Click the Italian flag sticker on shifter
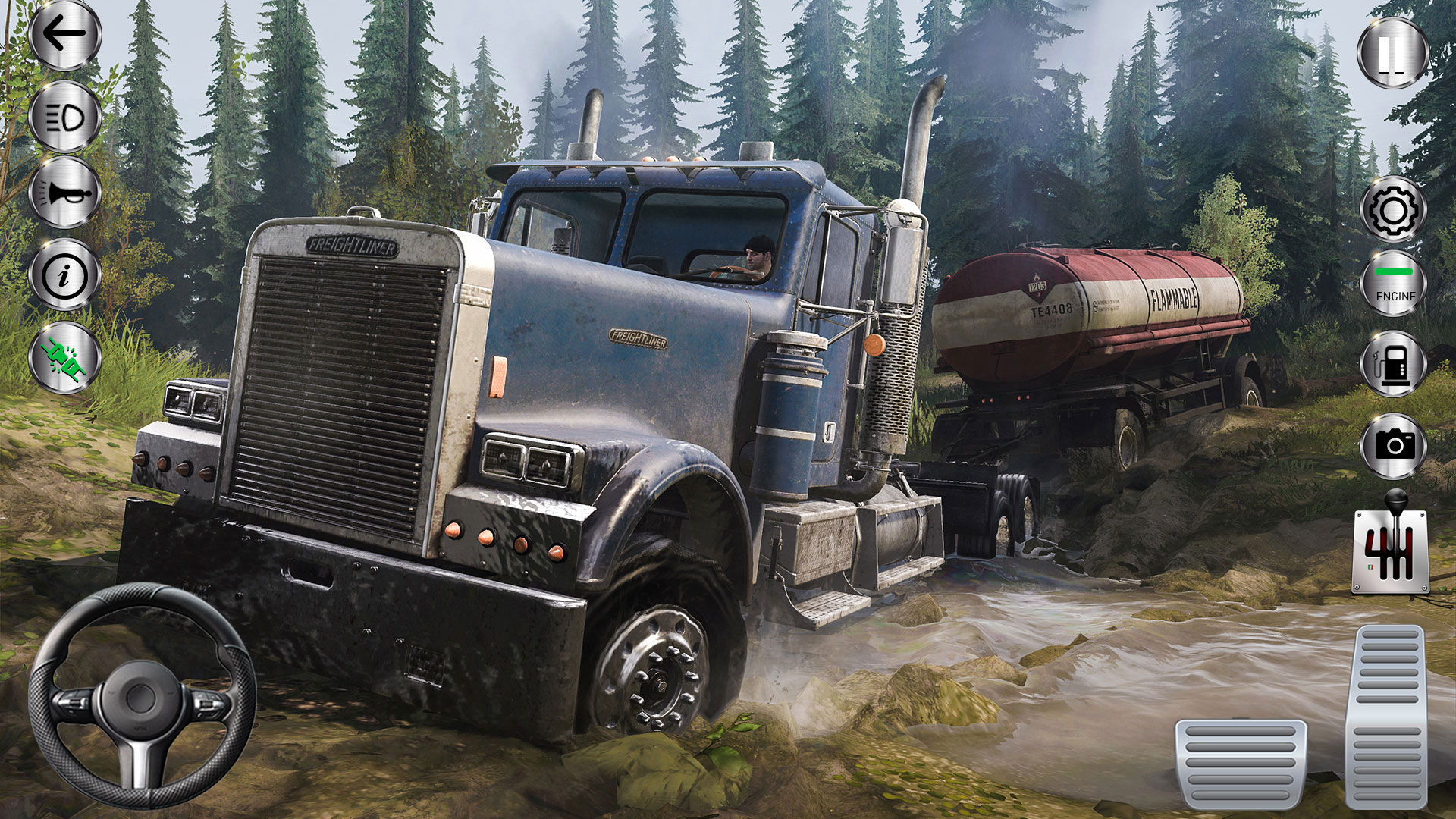This screenshot has width=1456, height=819. [1370, 566]
